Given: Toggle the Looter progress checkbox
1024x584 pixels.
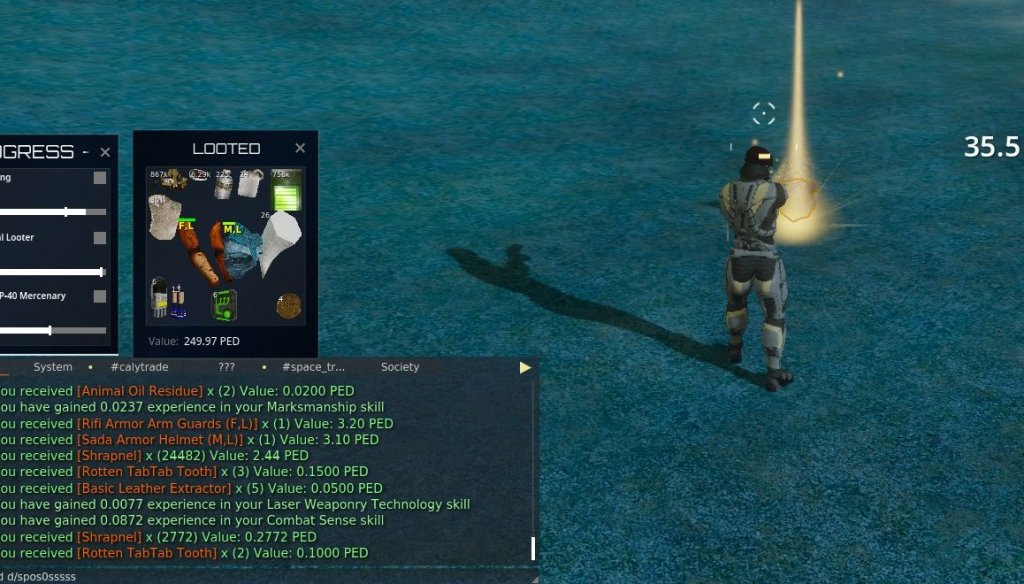Looking at the screenshot, I should point(100,238).
